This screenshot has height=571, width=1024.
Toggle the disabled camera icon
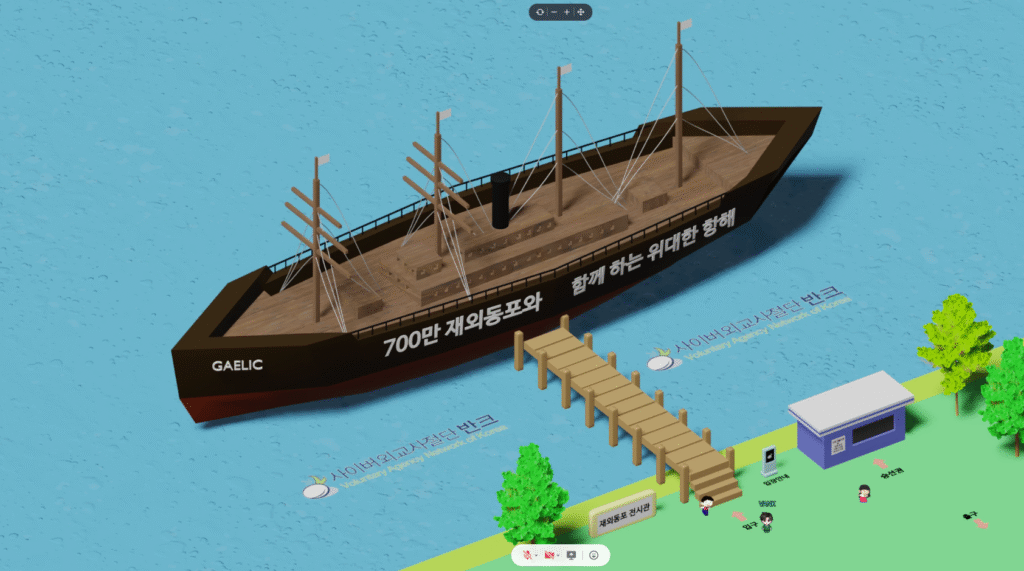[549, 554]
